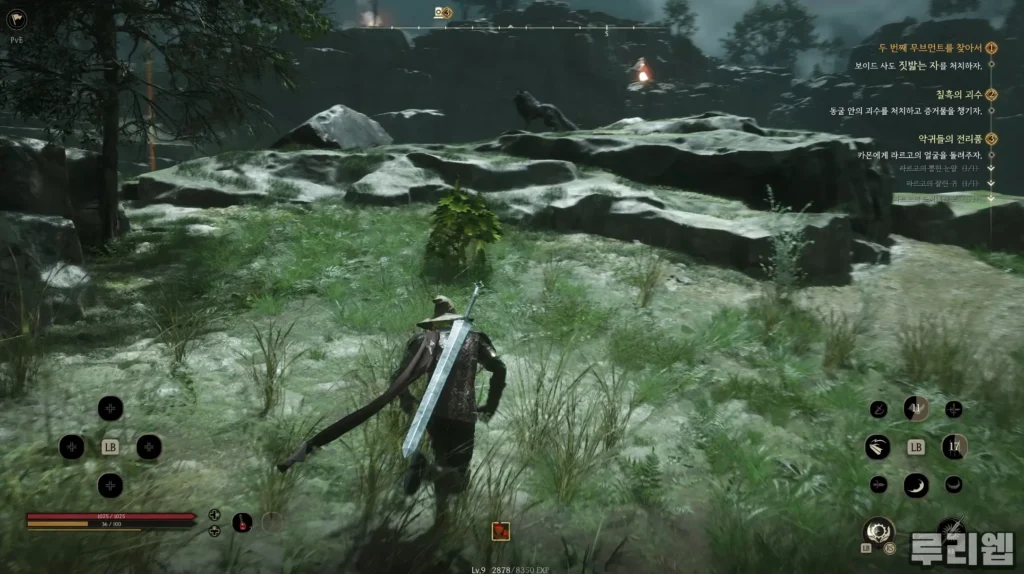Screen dimensions: 1024x574
Task: Use the skill showing cooldown 11
Action: tap(916, 408)
